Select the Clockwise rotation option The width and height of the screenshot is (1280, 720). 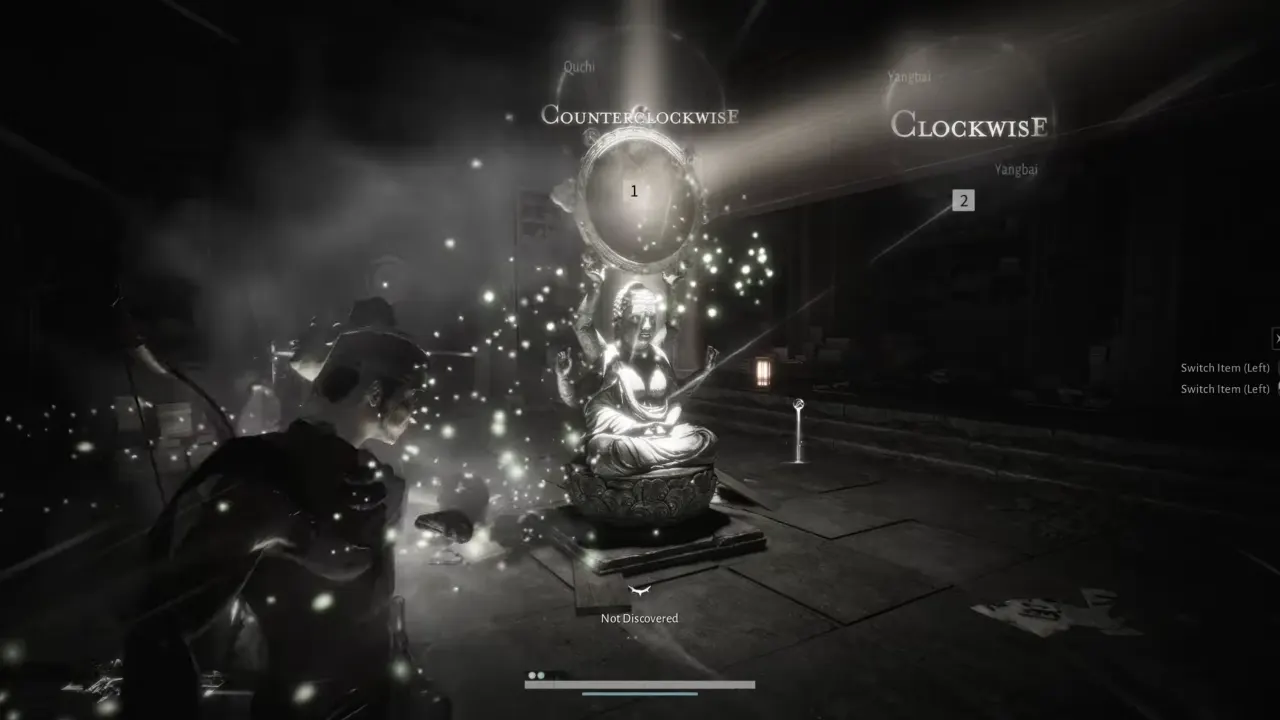[970, 126]
